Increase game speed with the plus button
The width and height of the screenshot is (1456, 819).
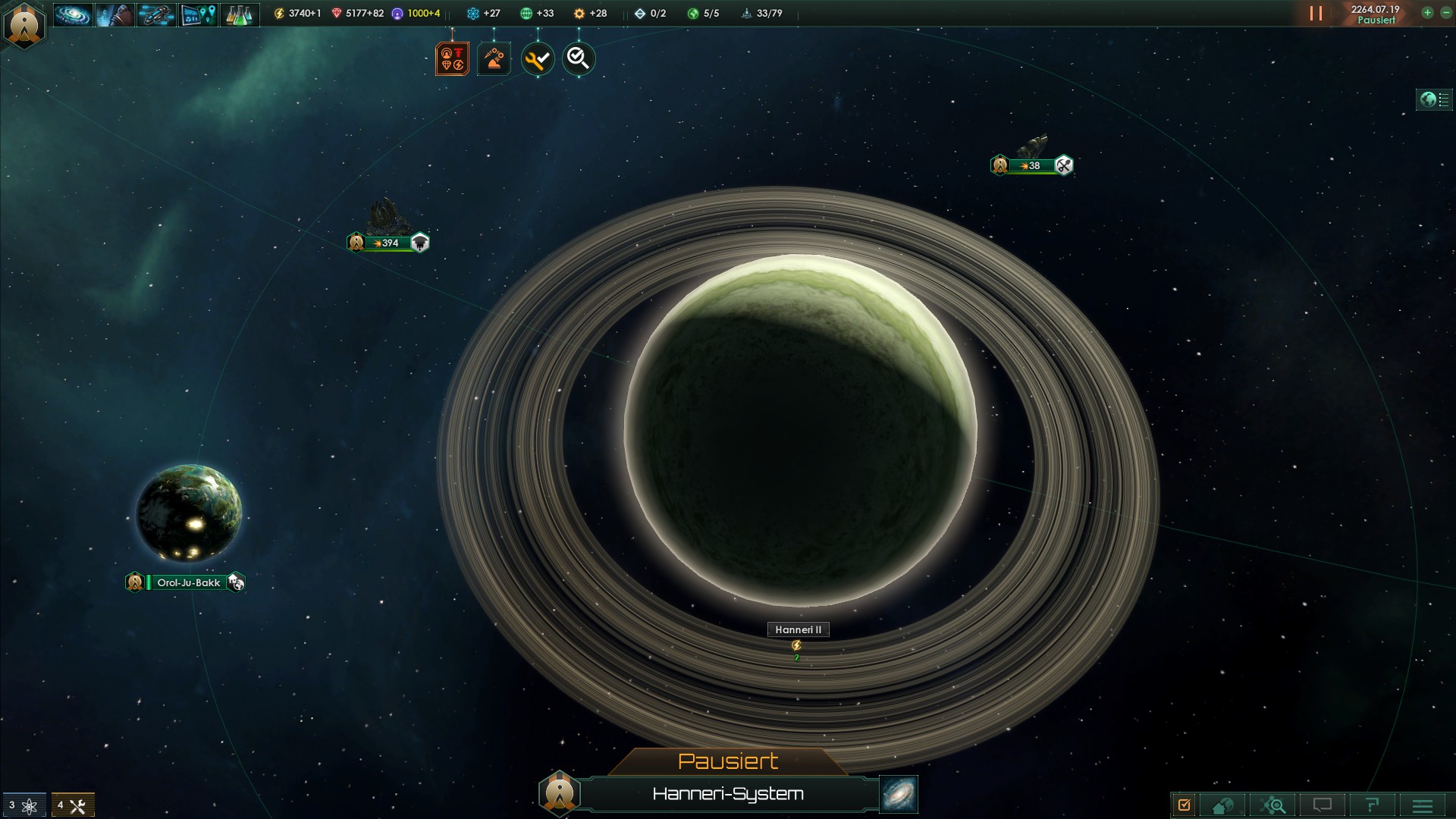pos(1427,13)
